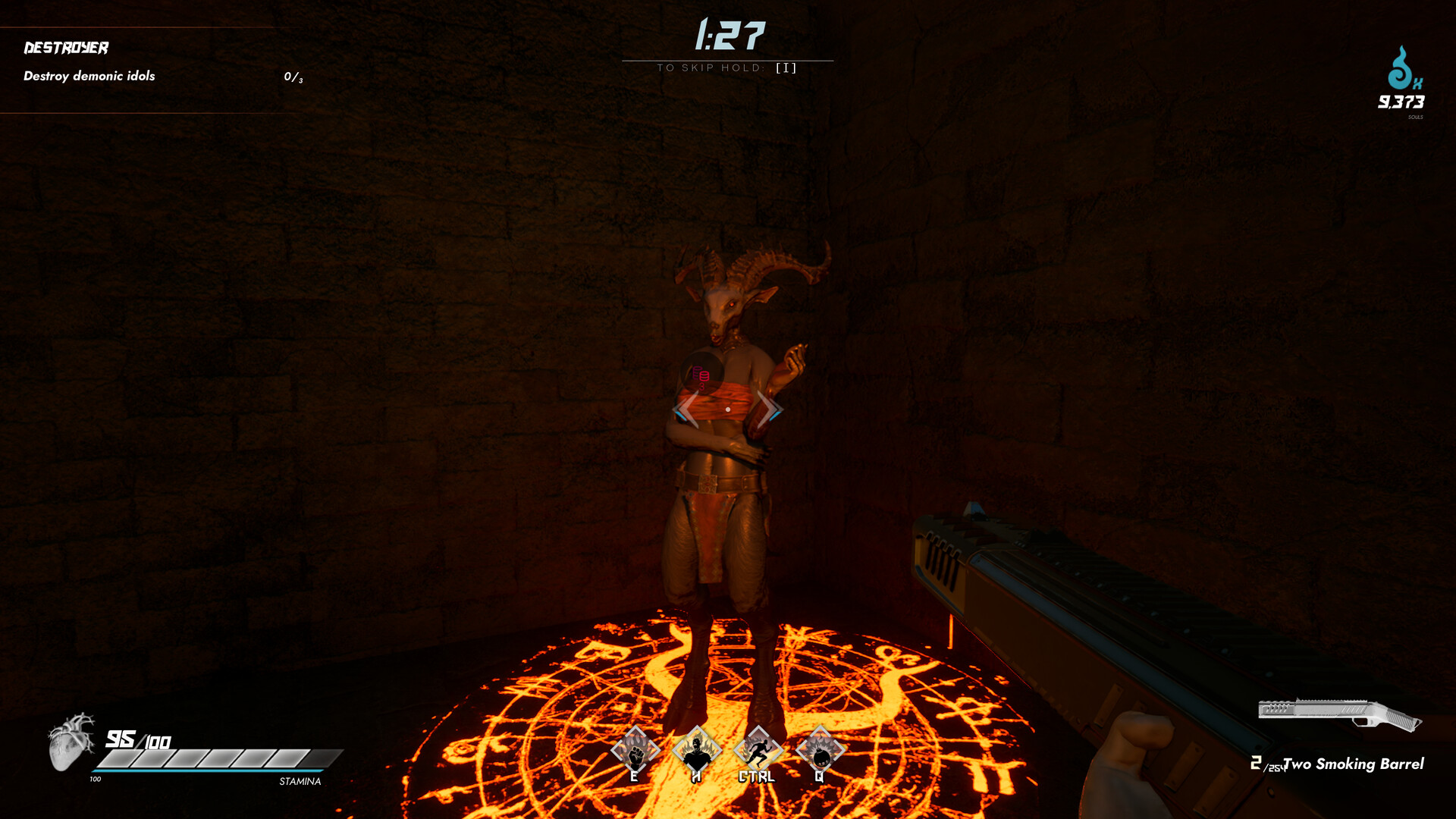Click the 0/3 idol progress counter
This screenshot has width=1456, height=819.
[x=291, y=76]
